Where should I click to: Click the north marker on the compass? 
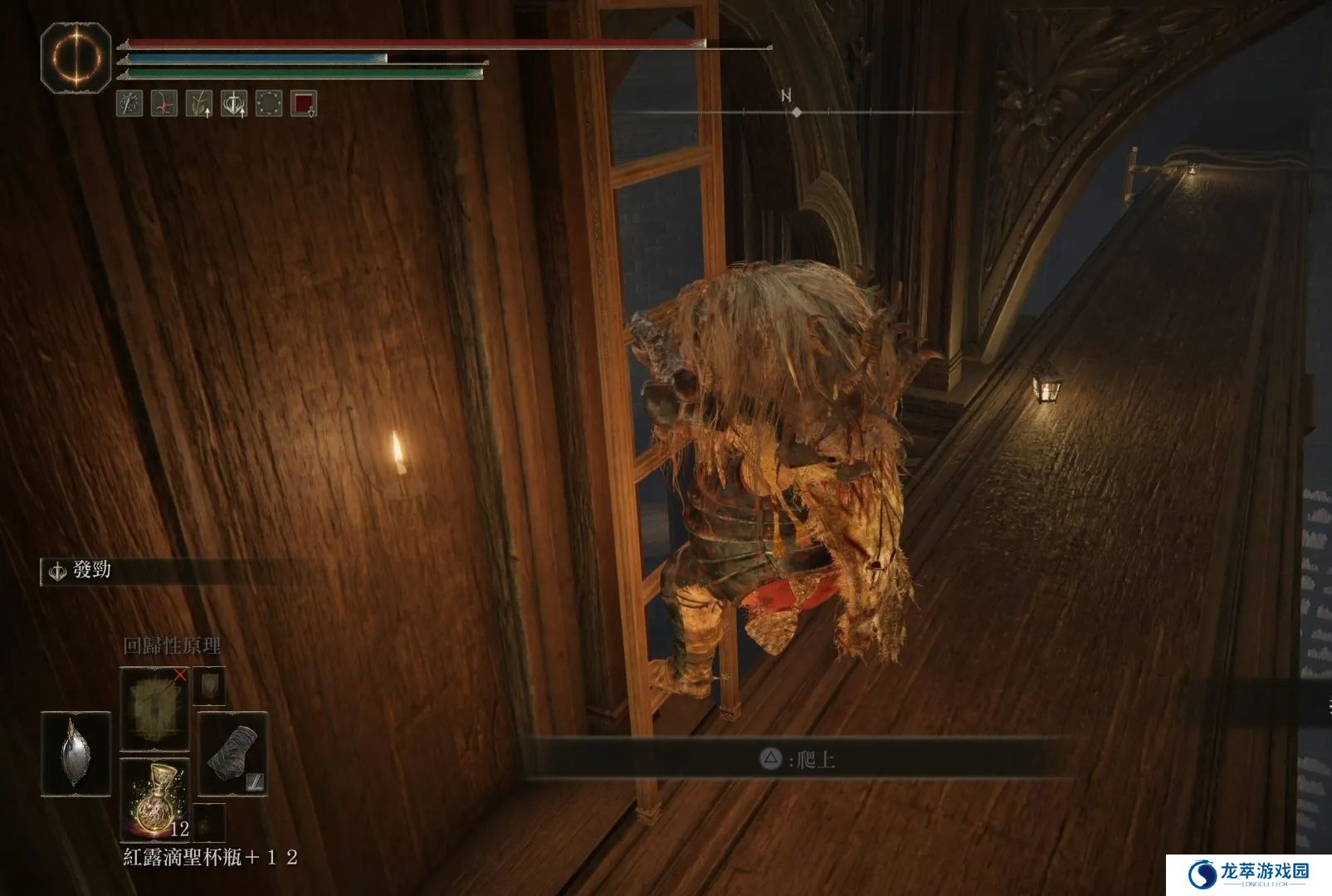pos(787,96)
